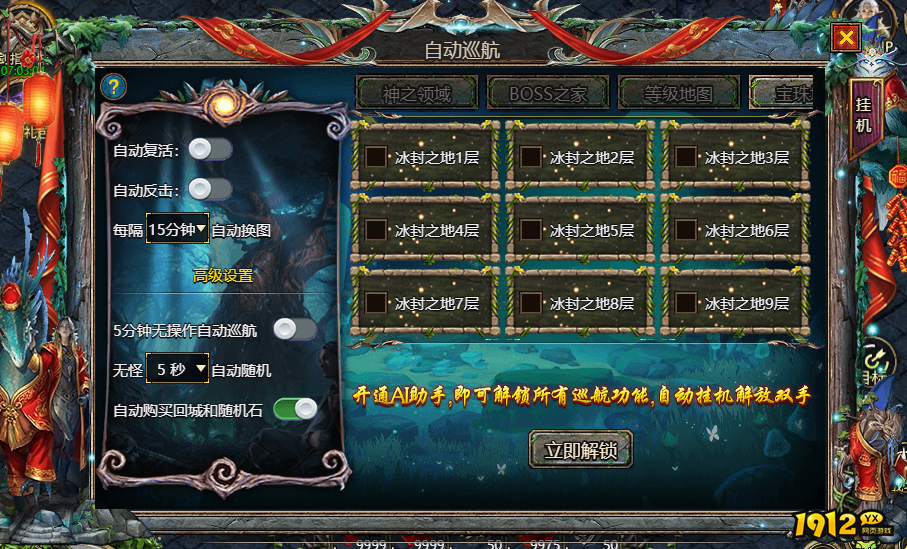Viewport: 907px width, 549px height.
Task: Tick the 冰封之地9层 checkbox
Action: click(686, 302)
